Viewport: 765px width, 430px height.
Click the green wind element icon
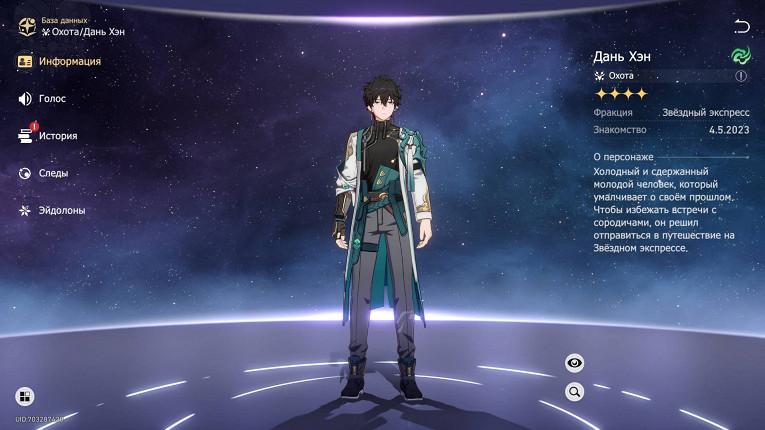coord(740,56)
